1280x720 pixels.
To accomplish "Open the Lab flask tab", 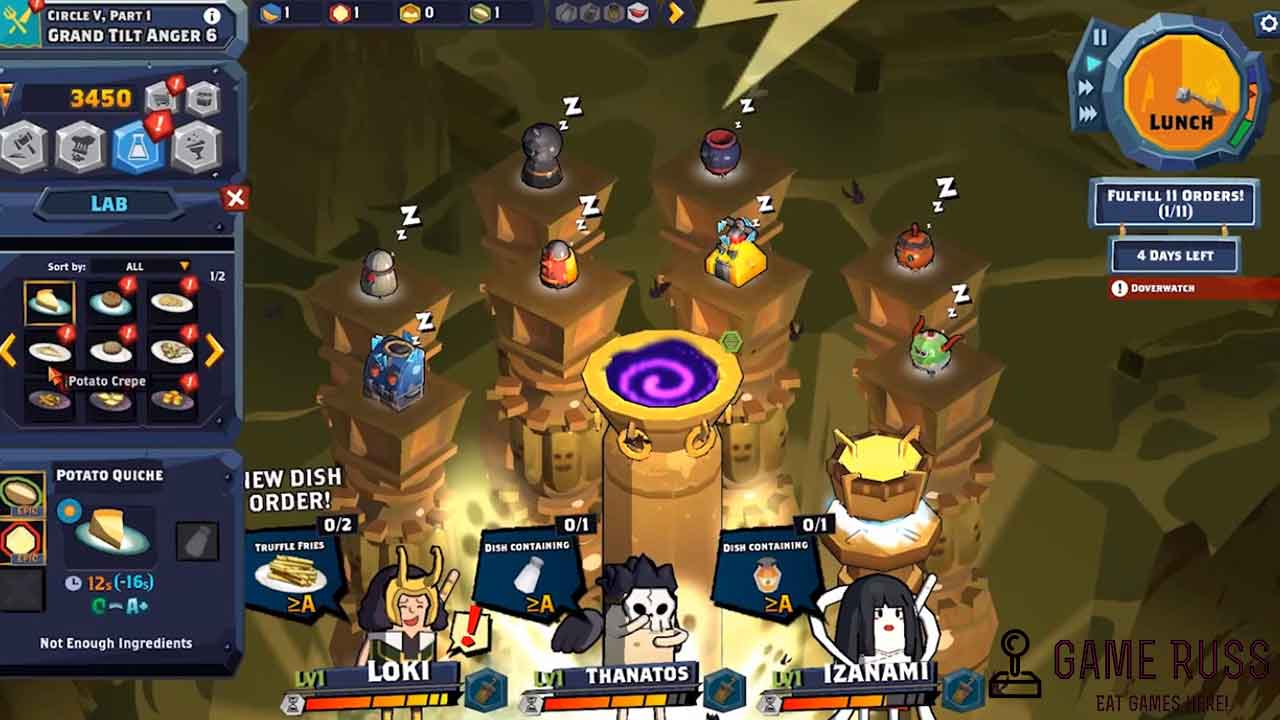I will [x=139, y=148].
